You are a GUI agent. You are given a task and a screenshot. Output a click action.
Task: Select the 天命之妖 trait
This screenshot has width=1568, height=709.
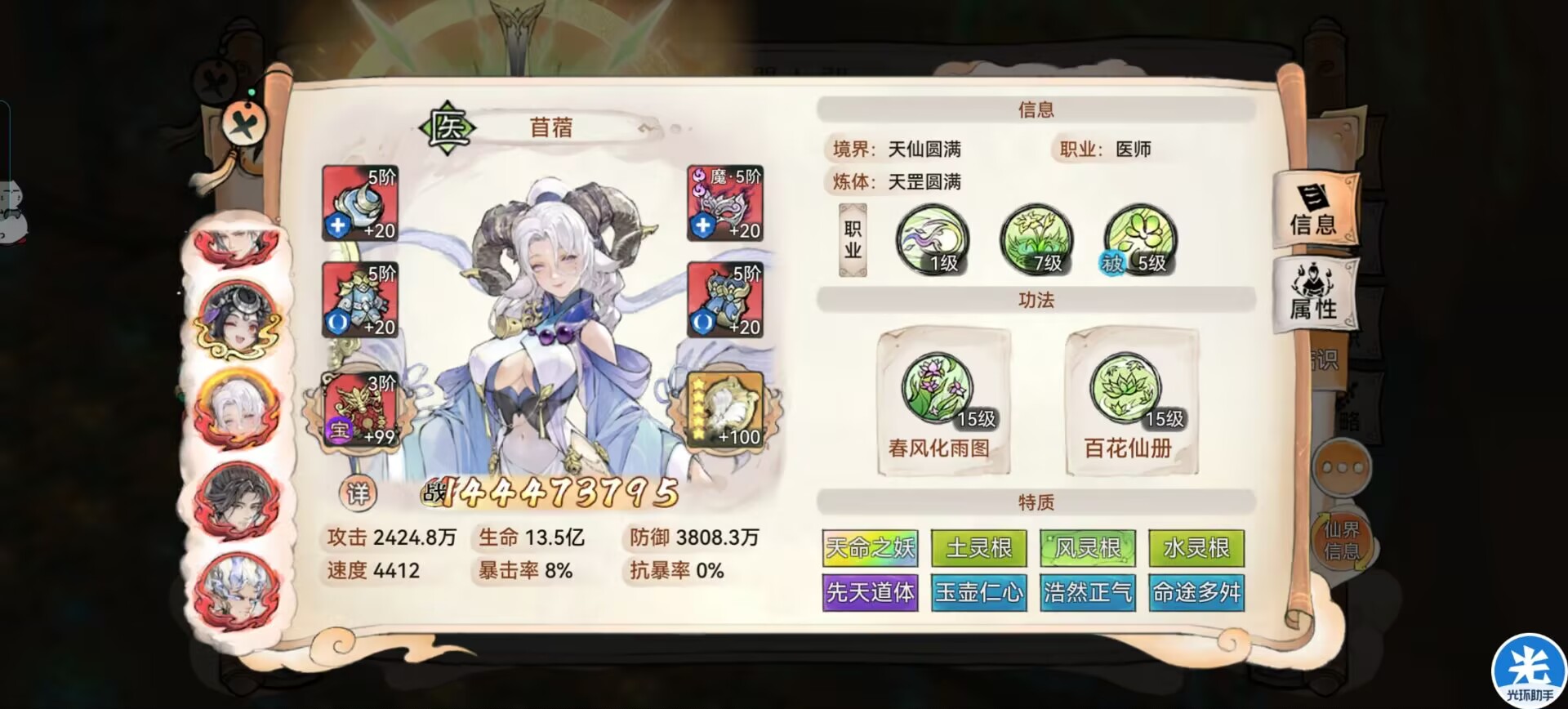[871, 549]
